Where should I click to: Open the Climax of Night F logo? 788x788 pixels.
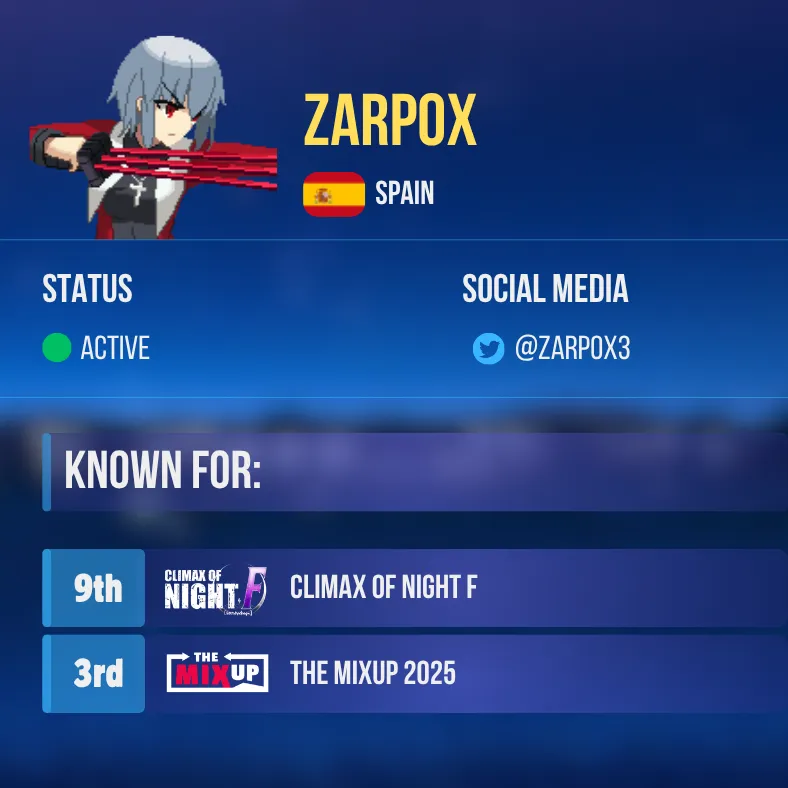coord(216,589)
